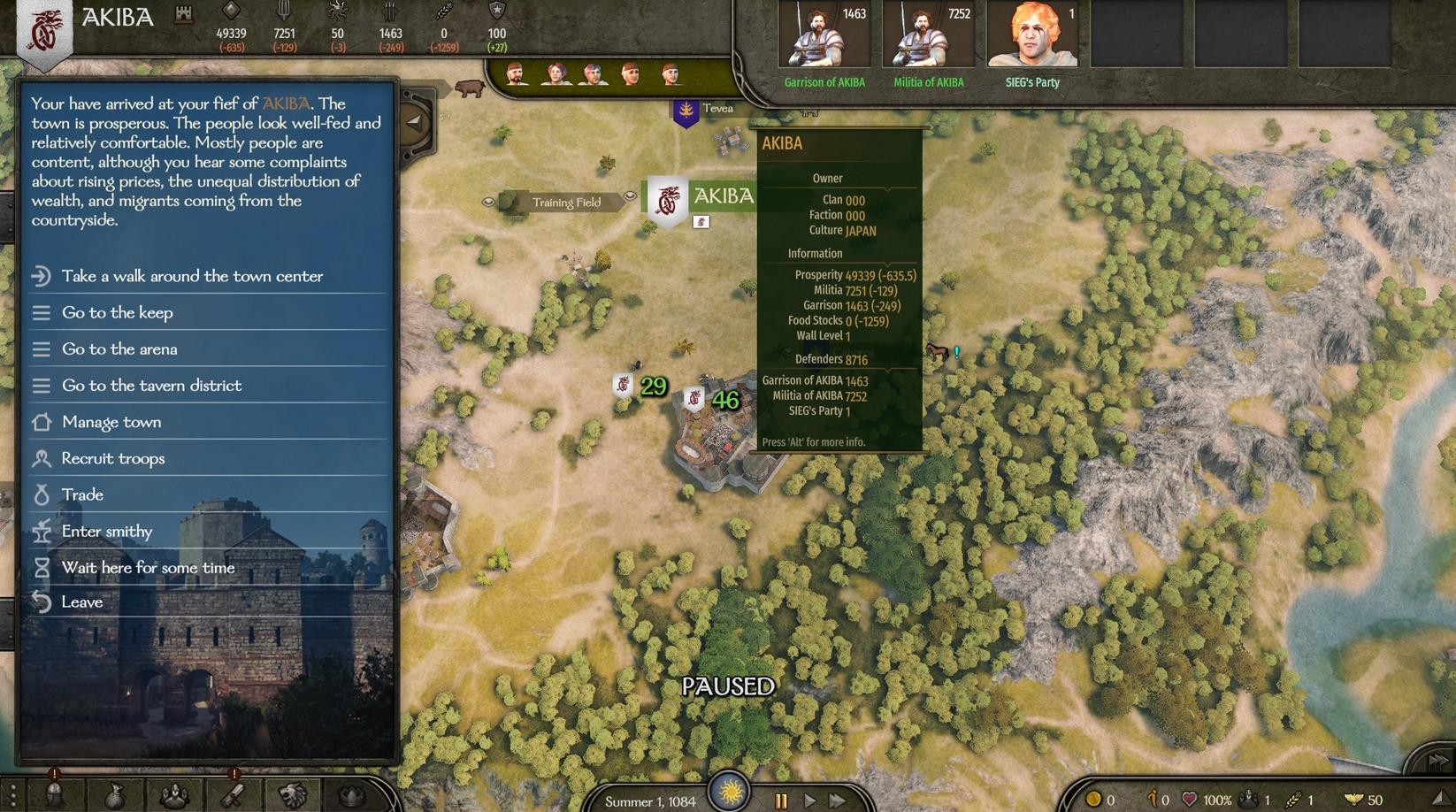This screenshot has width=1456, height=812.
Task: Choose Wait here for some time
Action: [148, 567]
